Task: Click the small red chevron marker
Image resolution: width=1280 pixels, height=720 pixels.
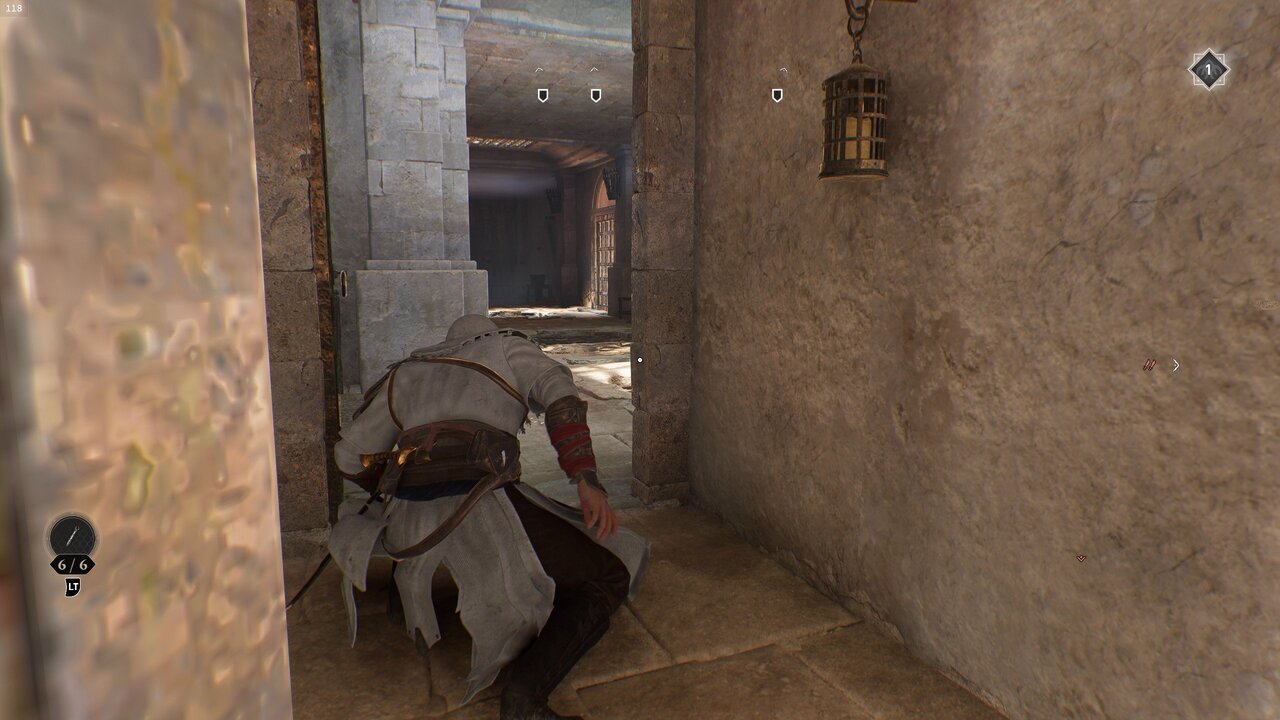Action: coord(1081,558)
